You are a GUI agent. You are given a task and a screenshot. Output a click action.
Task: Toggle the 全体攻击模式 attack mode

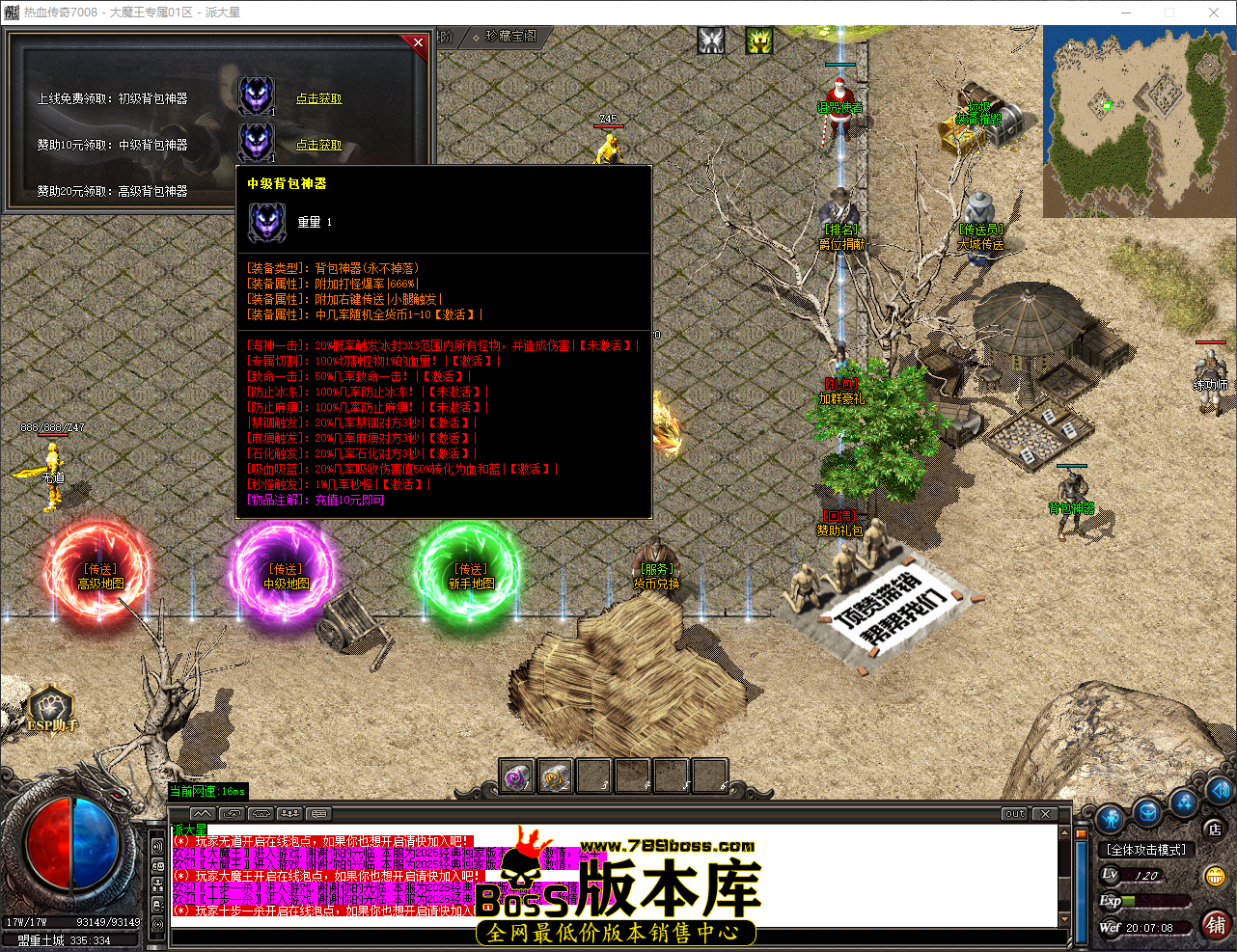(x=1146, y=849)
